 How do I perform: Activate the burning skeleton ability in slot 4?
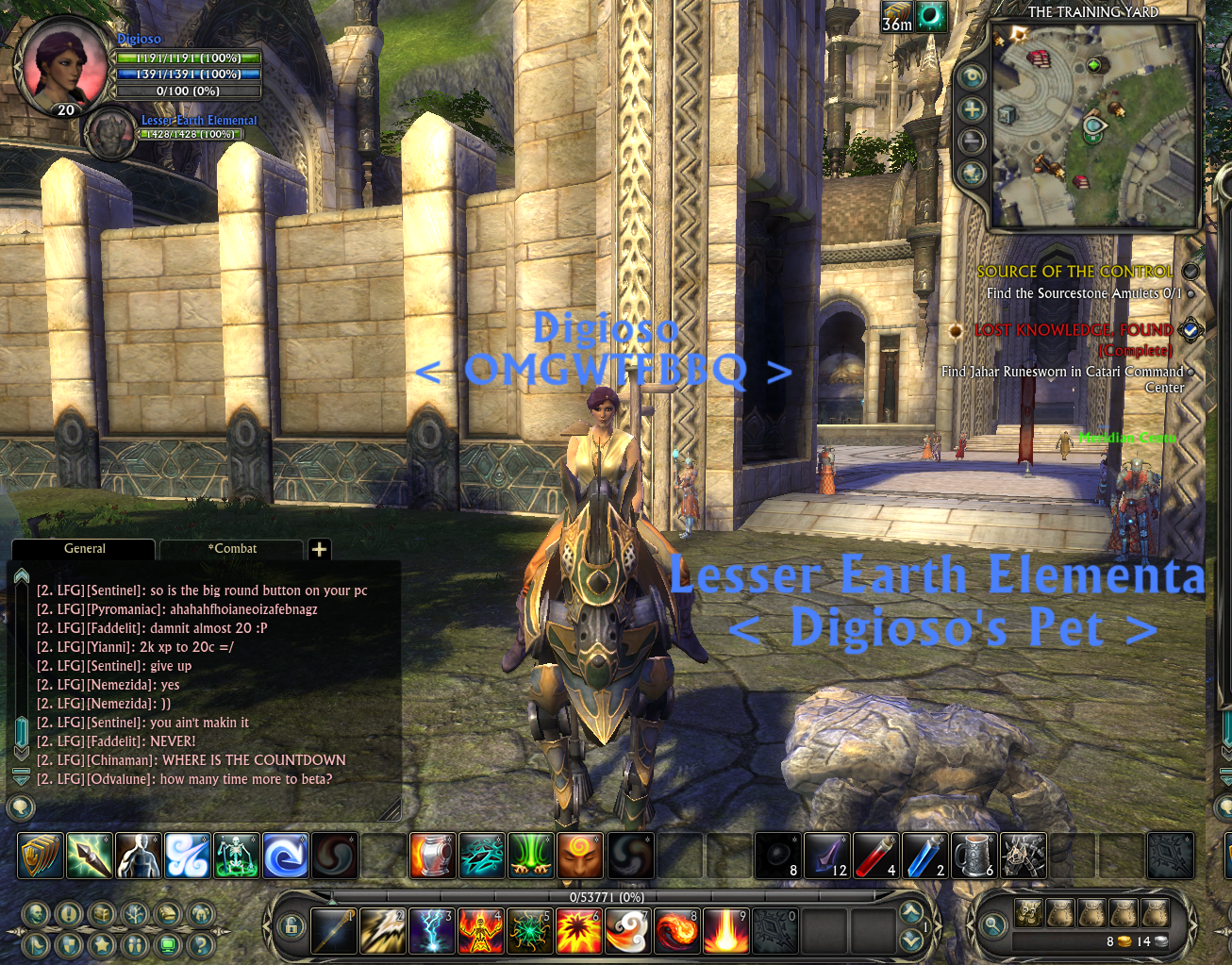coord(480,930)
